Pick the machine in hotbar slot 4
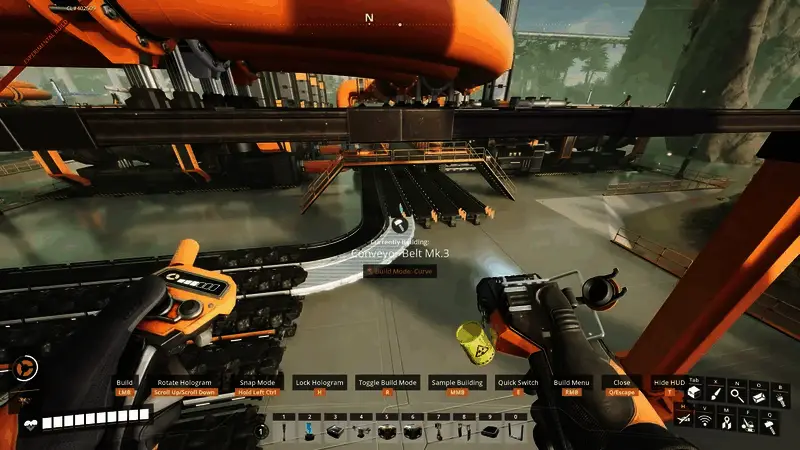Viewport: 800px width, 450px height. (361, 432)
